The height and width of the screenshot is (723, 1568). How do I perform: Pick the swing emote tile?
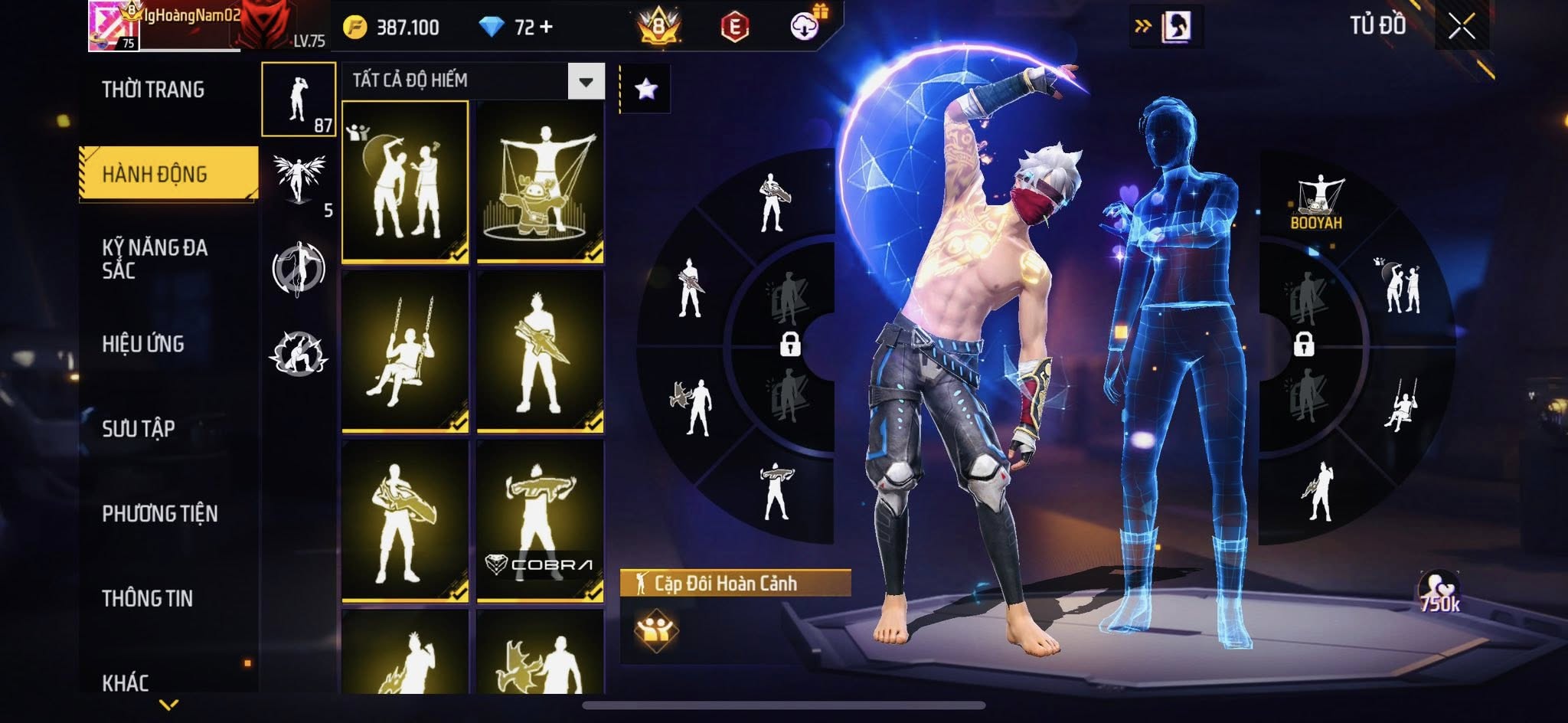click(x=405, y=352)
